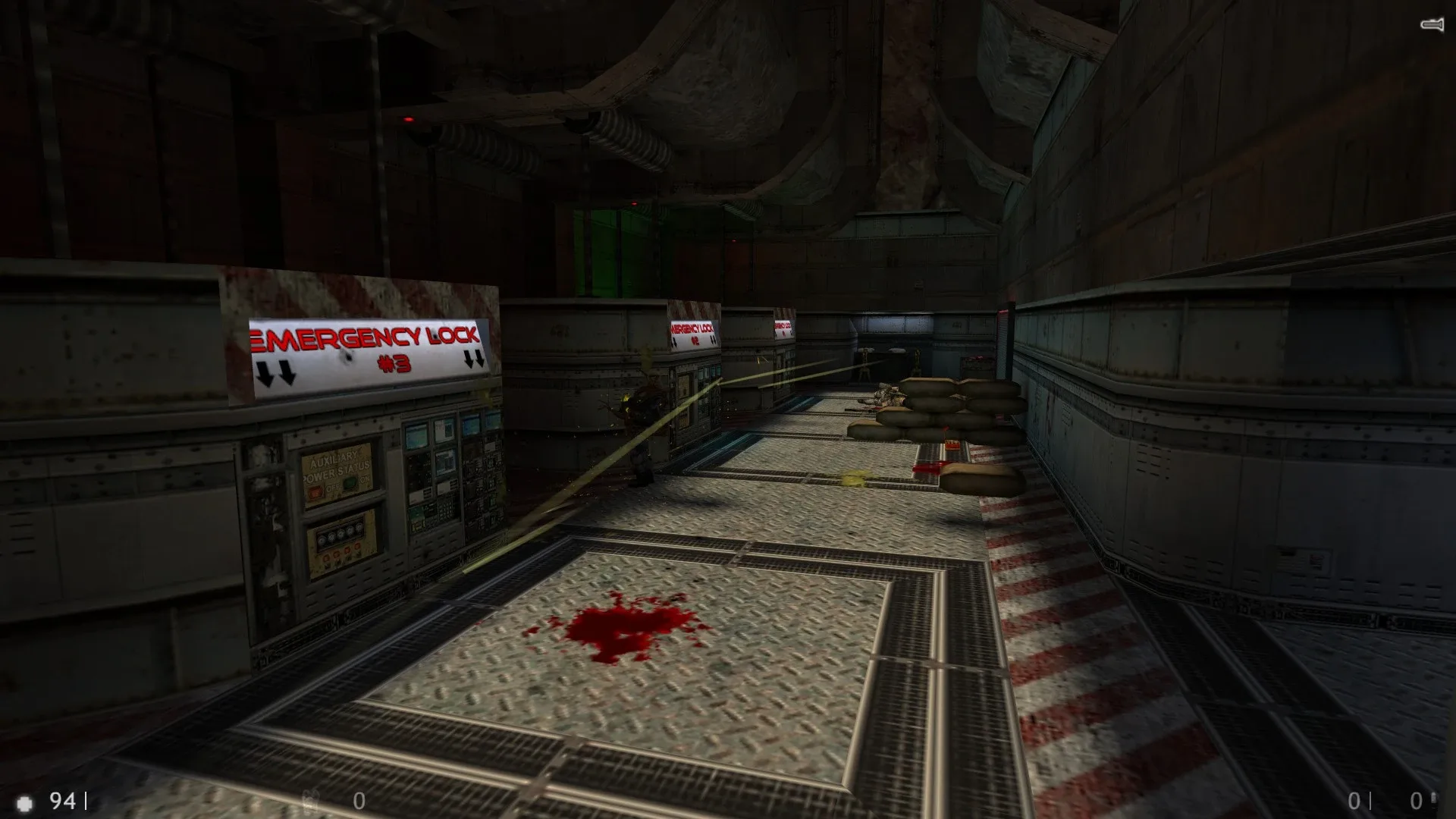1456x819 pixels.
Task: Click the red indicator light on the ceiling
Action: coord(409,120)
